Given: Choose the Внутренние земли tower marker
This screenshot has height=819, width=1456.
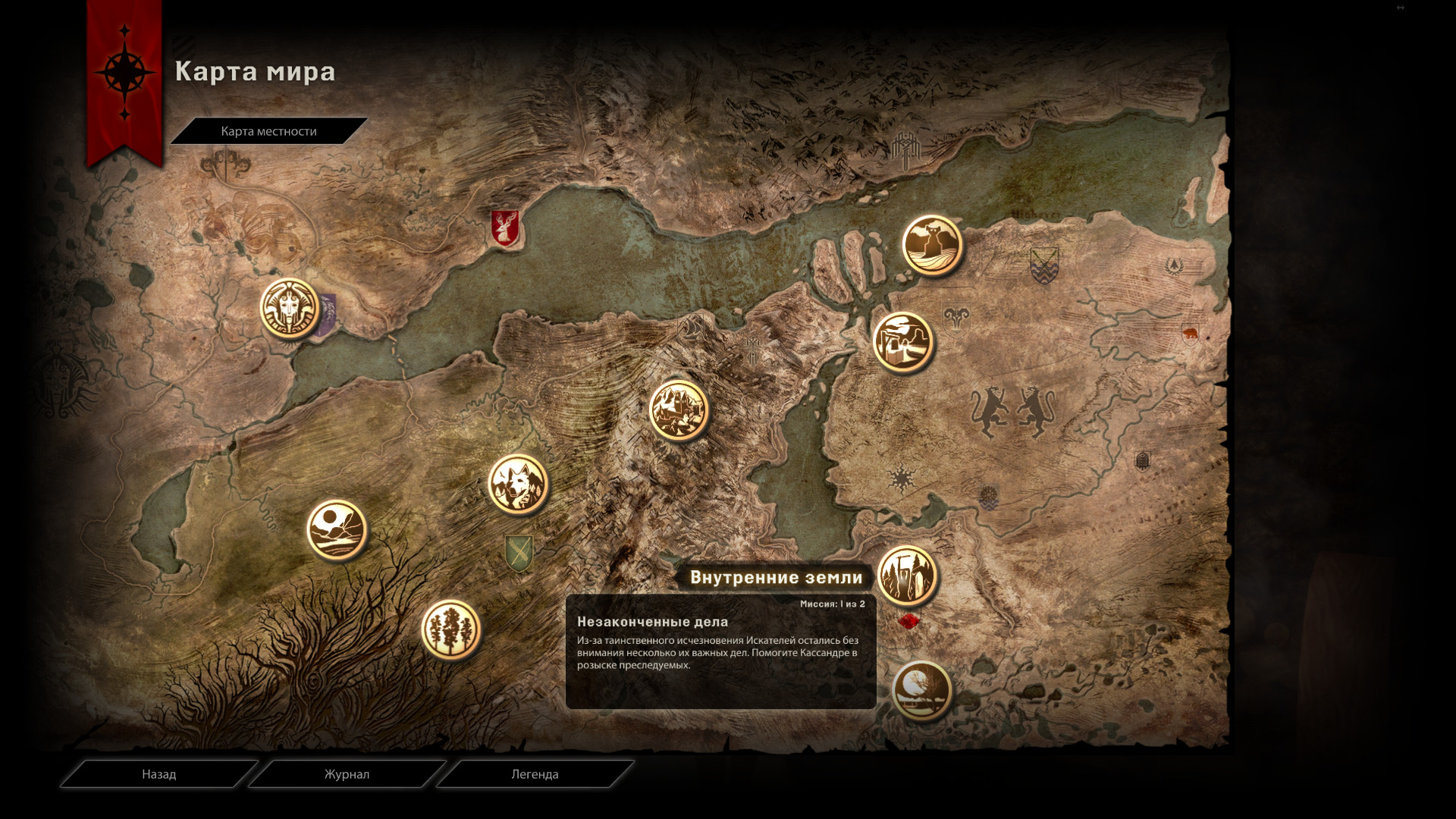Looking at the screenshot, I should (x=908, y=576).
